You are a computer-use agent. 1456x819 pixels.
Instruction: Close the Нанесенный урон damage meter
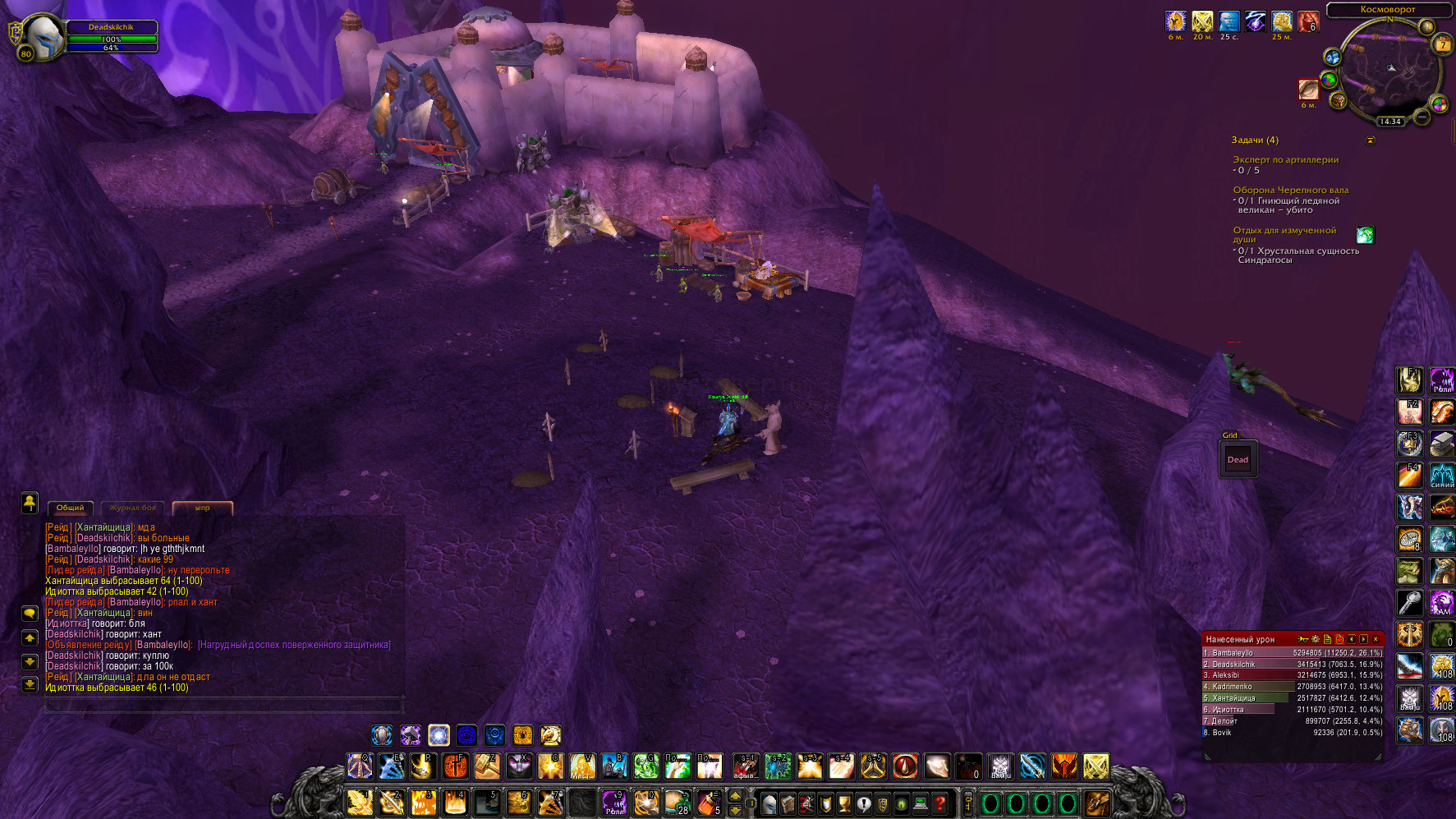tap(1376, 639)
